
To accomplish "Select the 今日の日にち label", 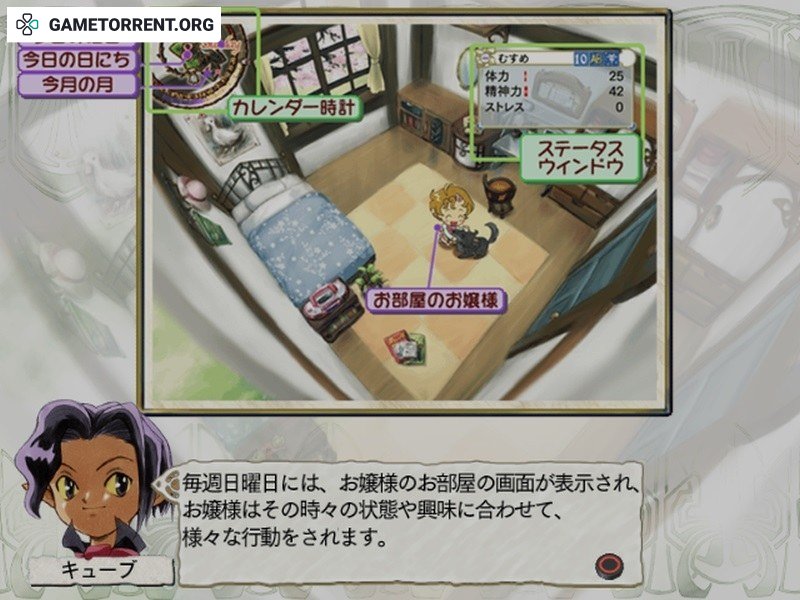I will (76, 58).
